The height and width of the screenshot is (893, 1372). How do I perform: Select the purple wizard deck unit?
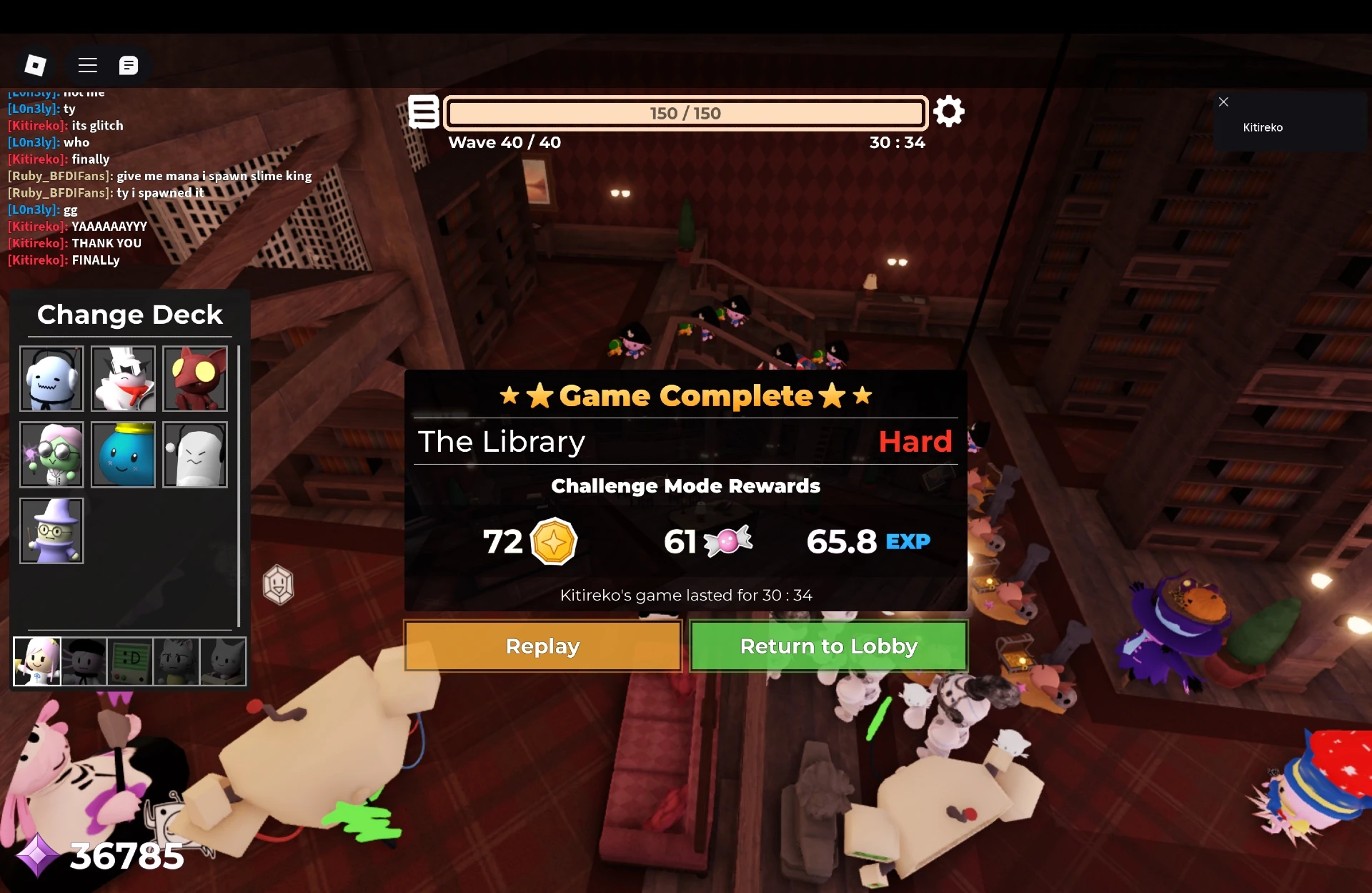pyautogui.click(x=51, y=531)
